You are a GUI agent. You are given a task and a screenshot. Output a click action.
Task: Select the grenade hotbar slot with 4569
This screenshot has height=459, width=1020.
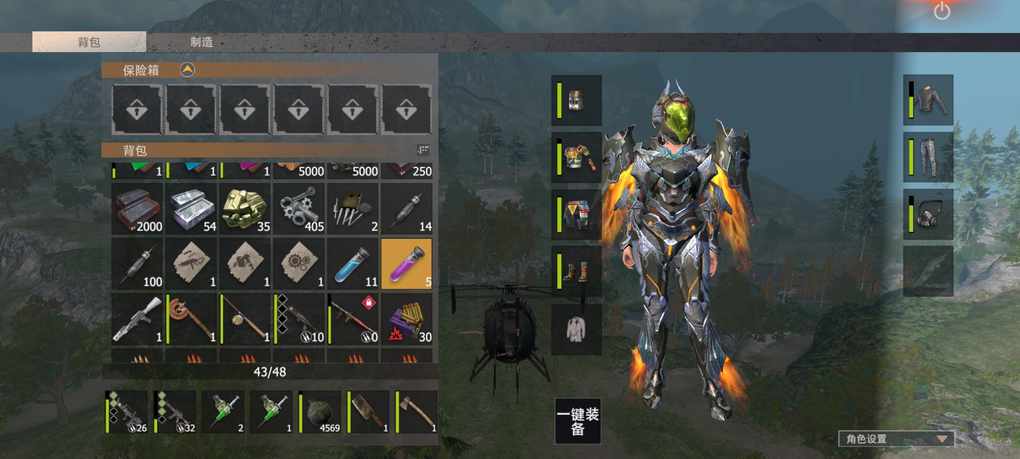[x=320, y=411]
